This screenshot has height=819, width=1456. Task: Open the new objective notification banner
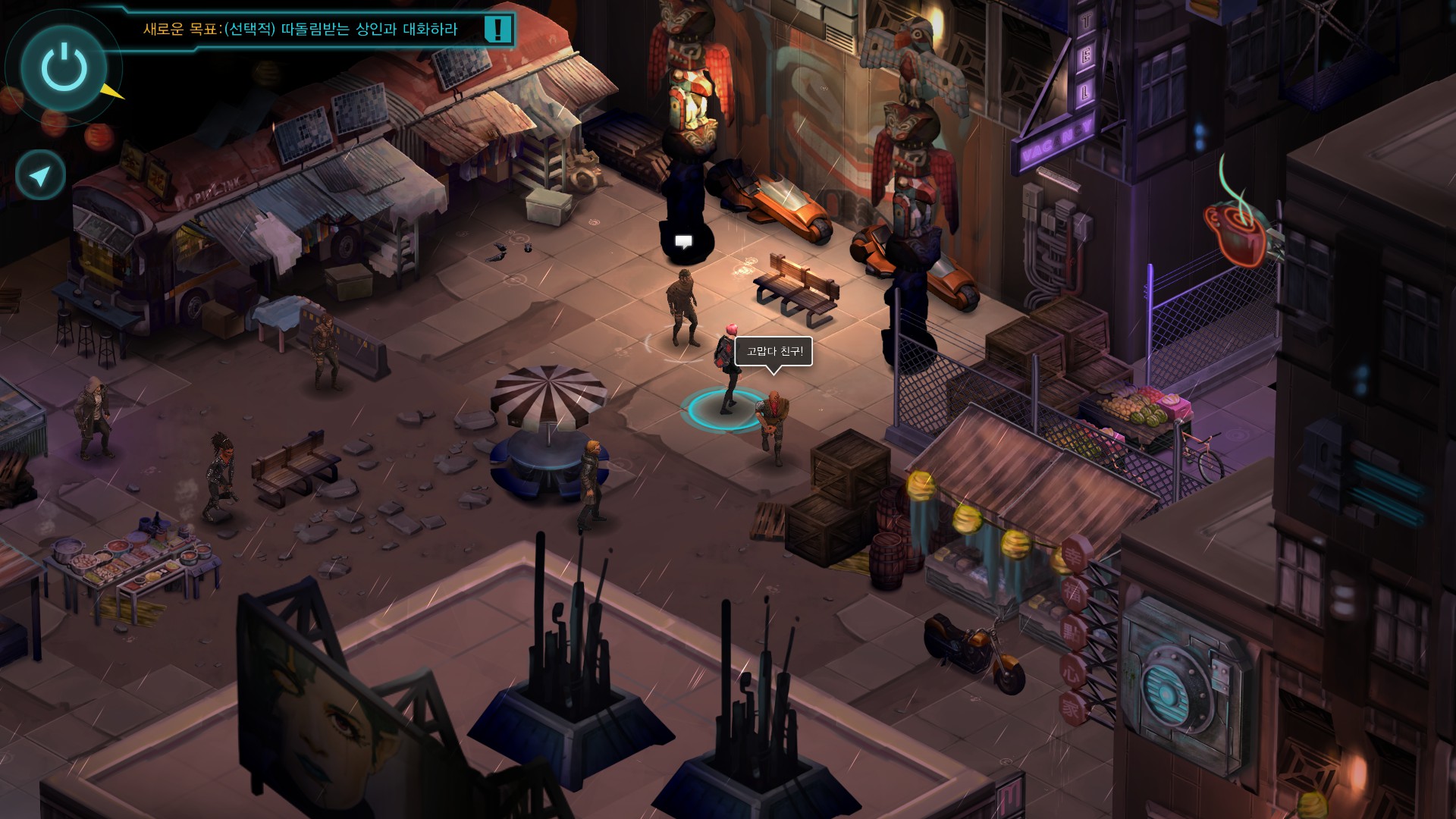(301, 30)
